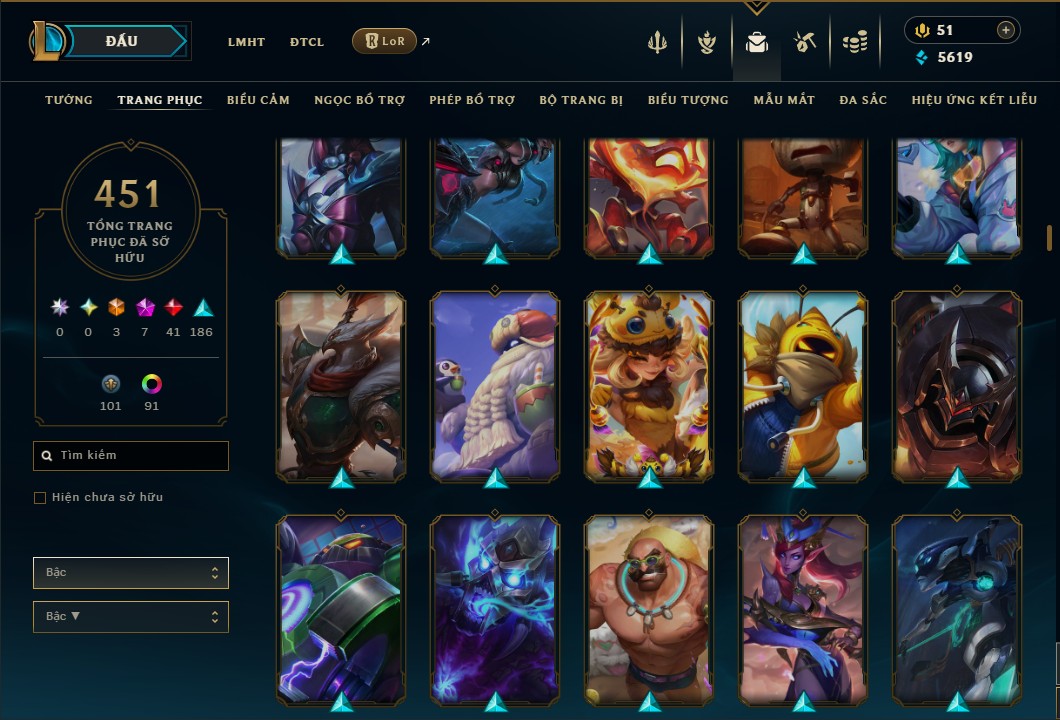The height and width of the screenshot is (720, 1060).
Task: Open the backpack collection icon
Action: 757,43
